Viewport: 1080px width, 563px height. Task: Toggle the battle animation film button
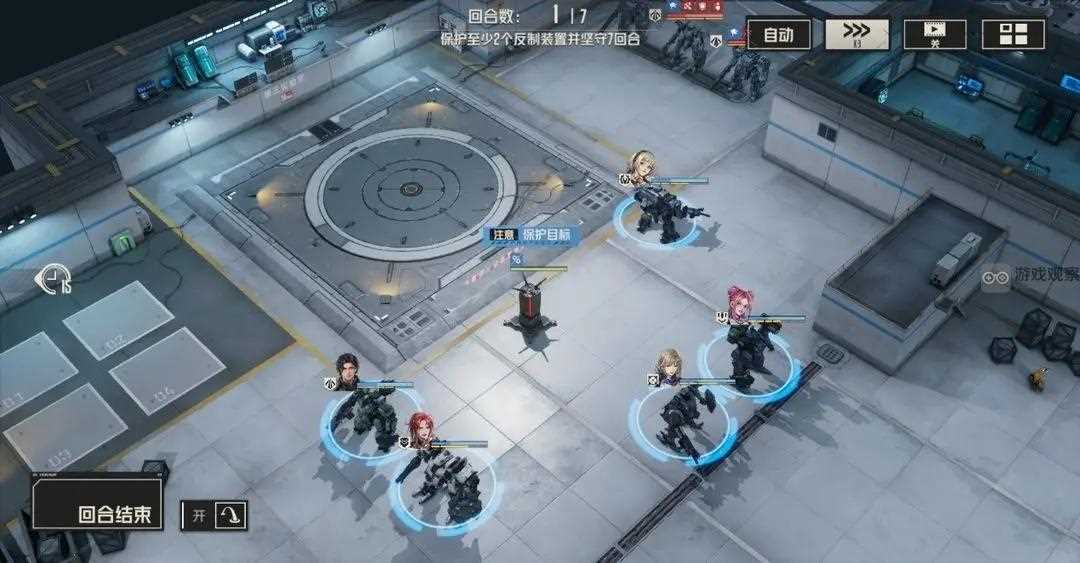pos(935,34)
